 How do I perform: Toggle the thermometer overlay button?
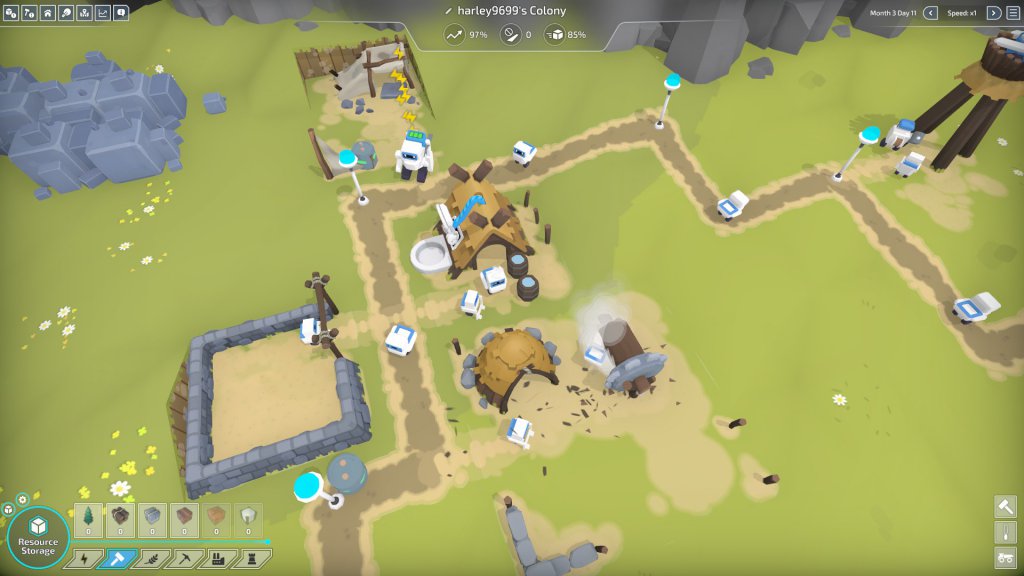[x=1005, y=532]
